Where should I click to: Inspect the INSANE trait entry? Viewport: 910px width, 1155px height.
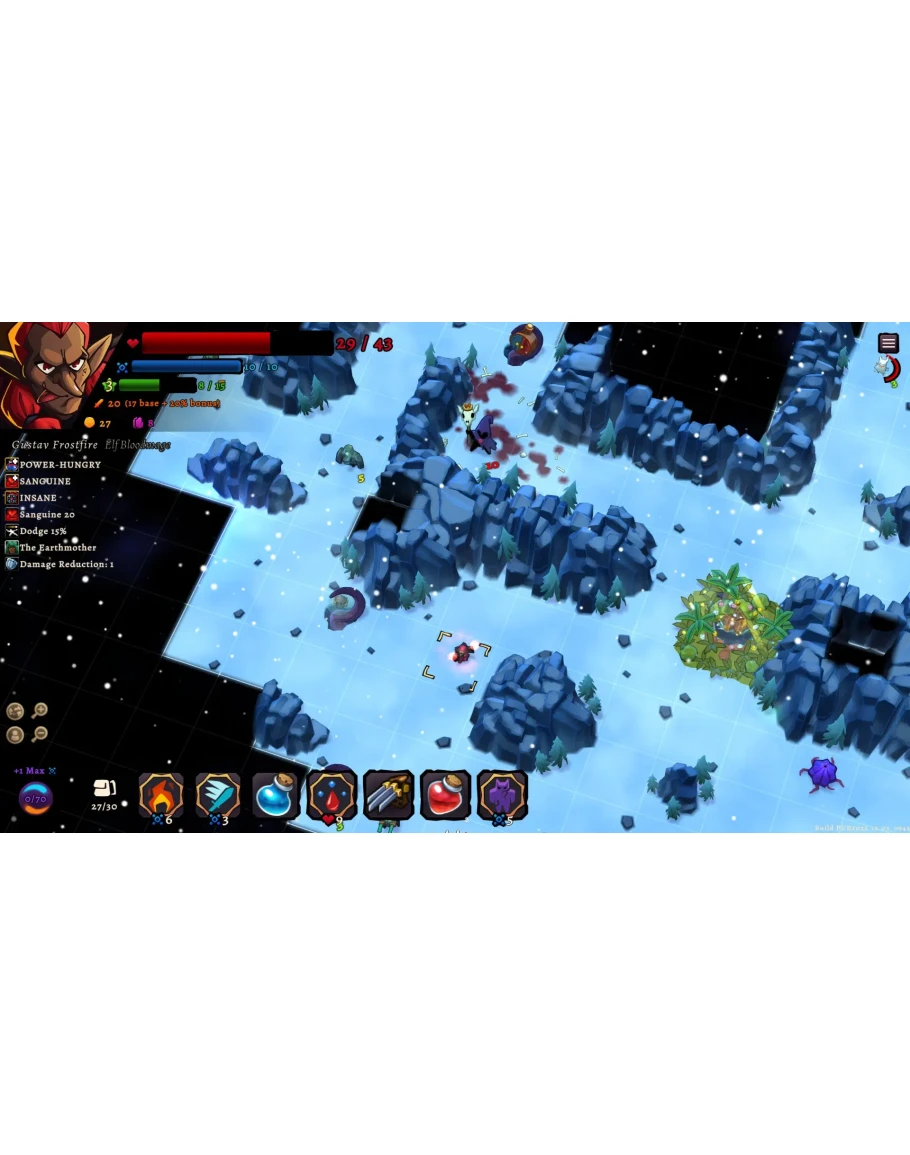38,498
